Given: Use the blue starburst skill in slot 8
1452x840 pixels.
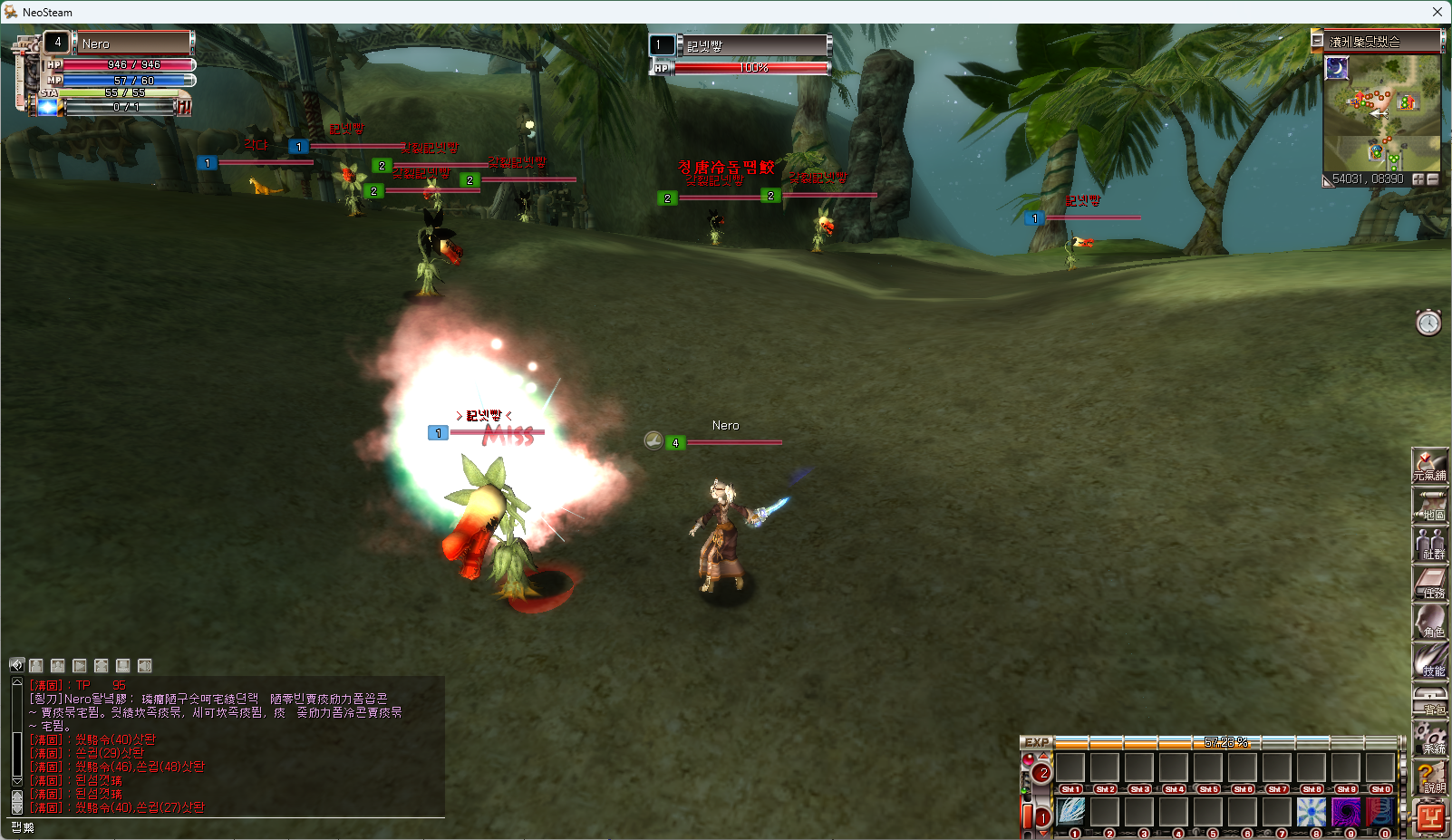Looking at the screenshot, I should [1312, 812].
